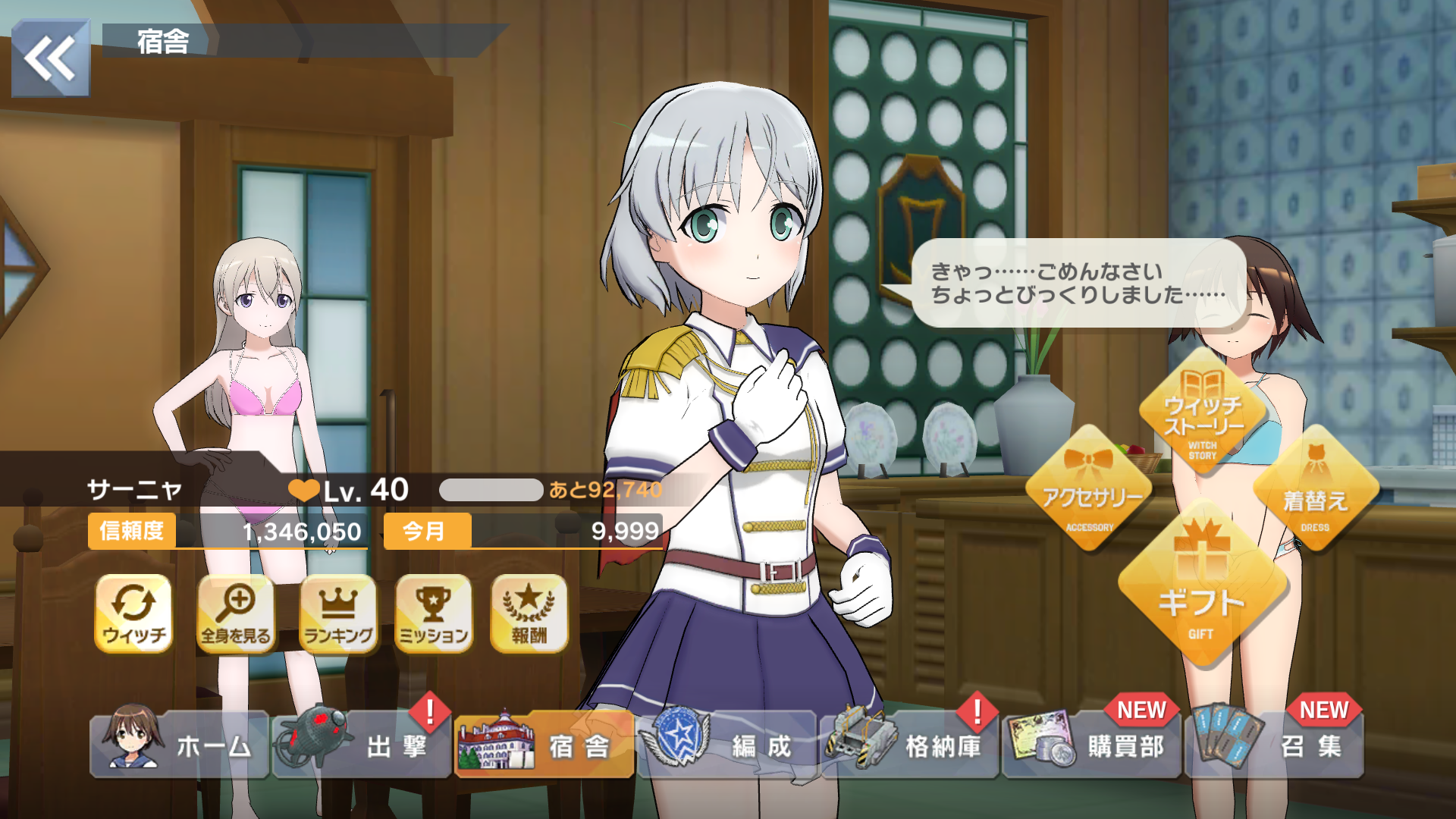Viewport: 1456px width, 819px height.
Task: Go to the ホーム home screen
Action: click(x=180, y=745)
